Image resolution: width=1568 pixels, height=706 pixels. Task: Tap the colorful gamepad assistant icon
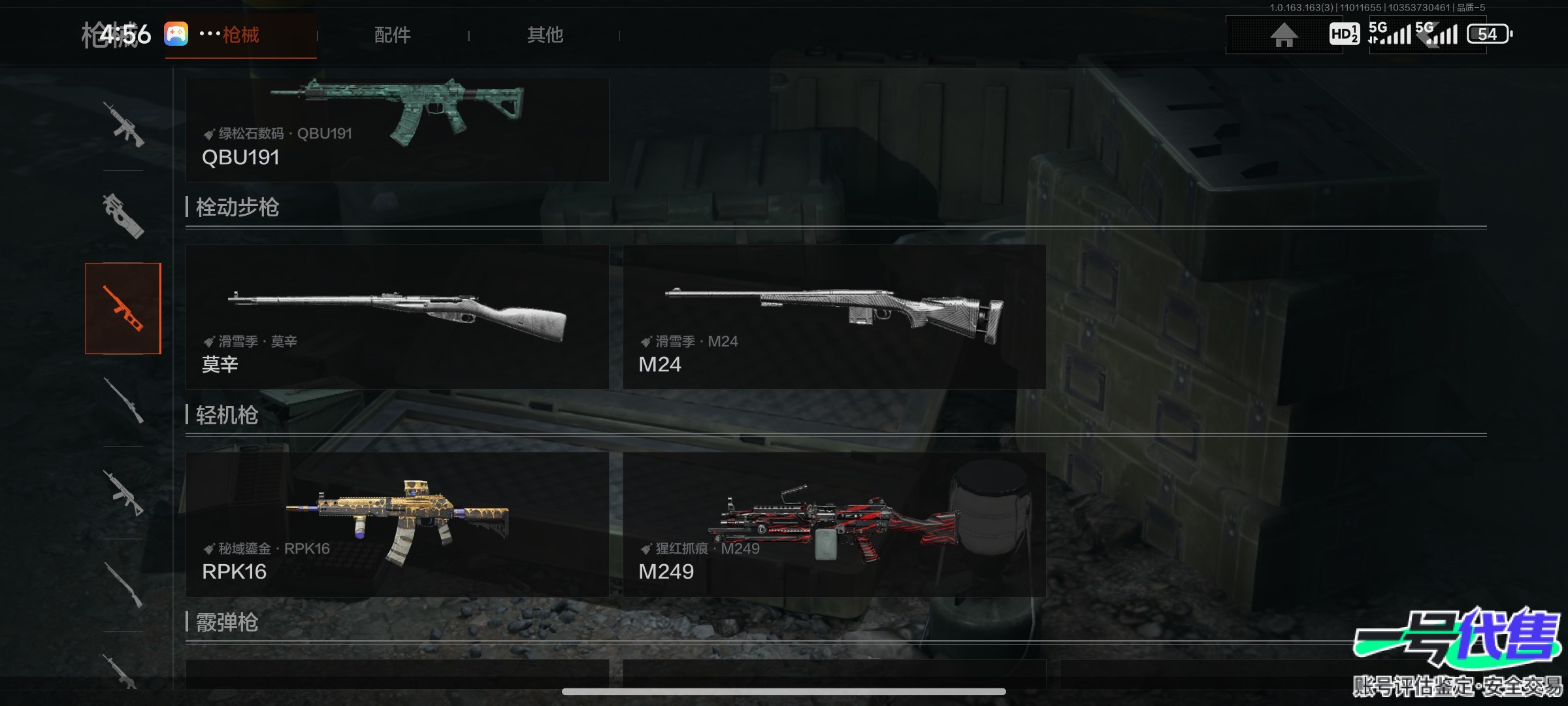click(176, 34)
